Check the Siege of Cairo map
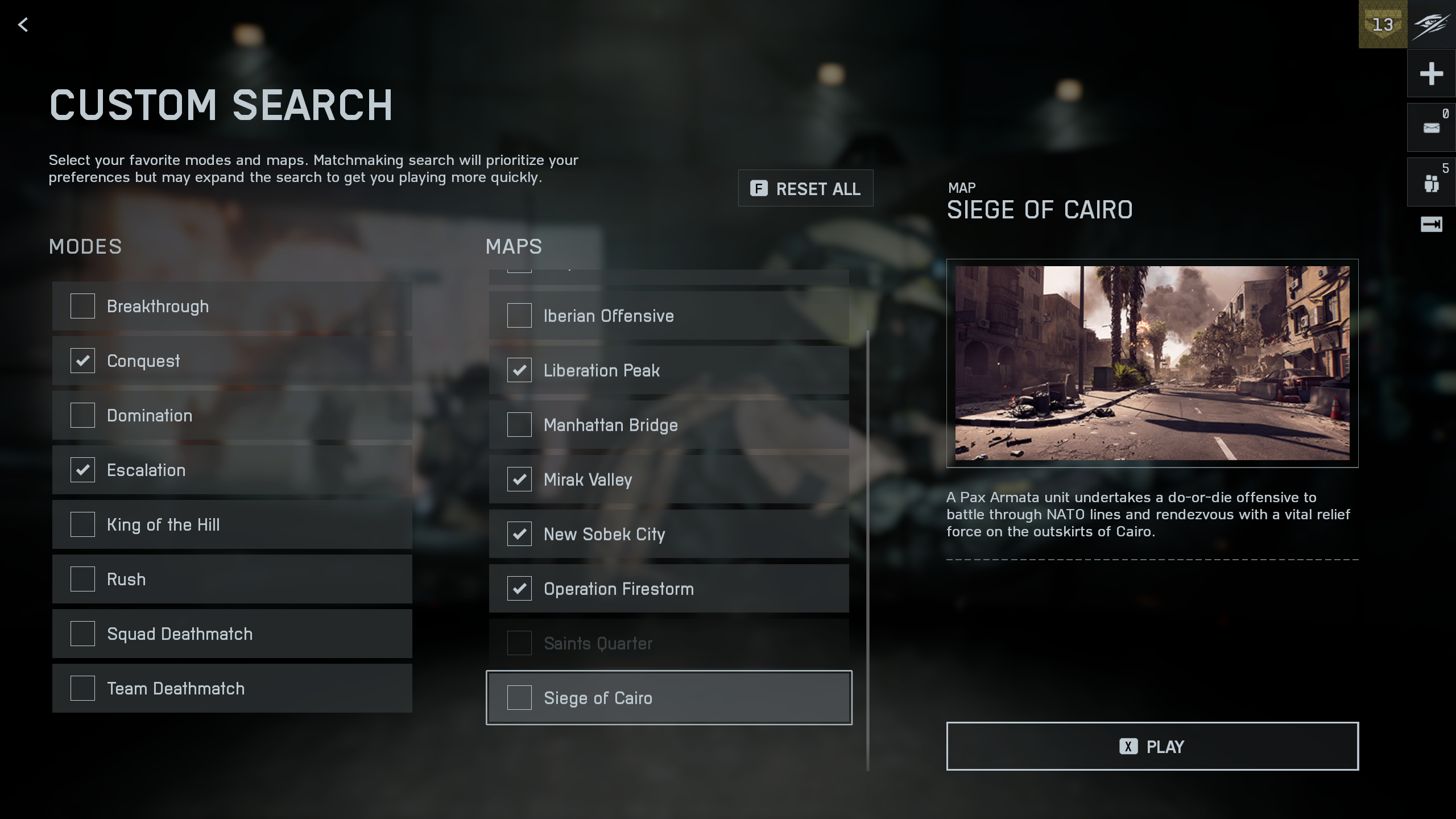Viewport: 1456px width, 819px height. 519,698
